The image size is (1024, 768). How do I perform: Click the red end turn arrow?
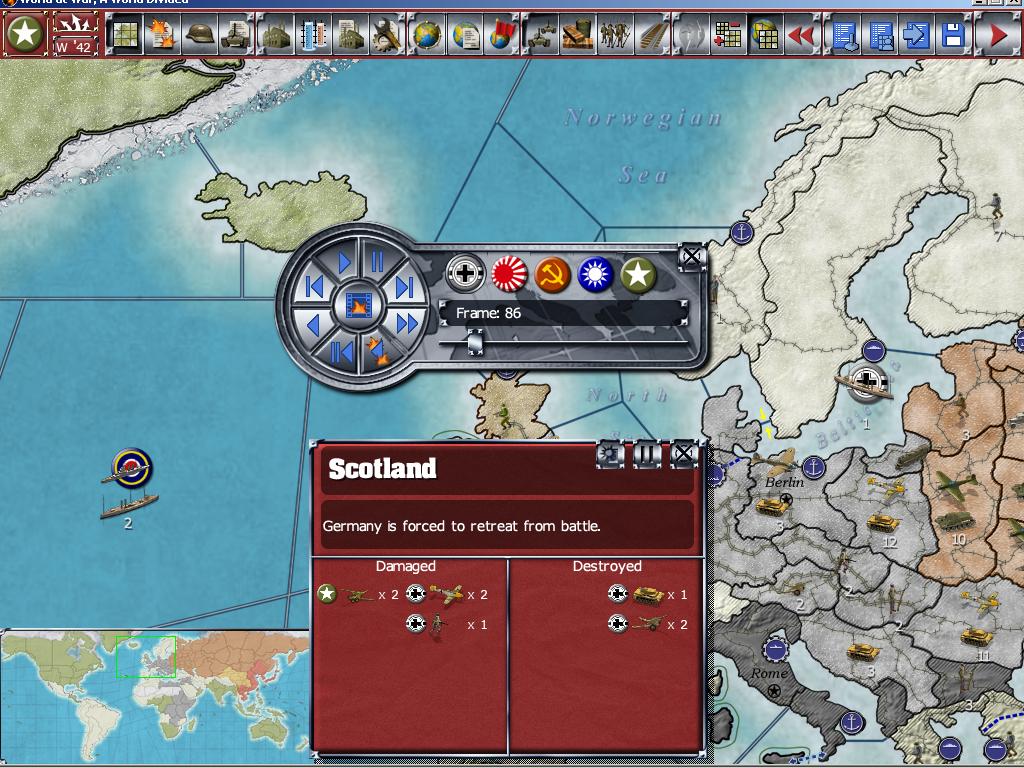(997, 36)
